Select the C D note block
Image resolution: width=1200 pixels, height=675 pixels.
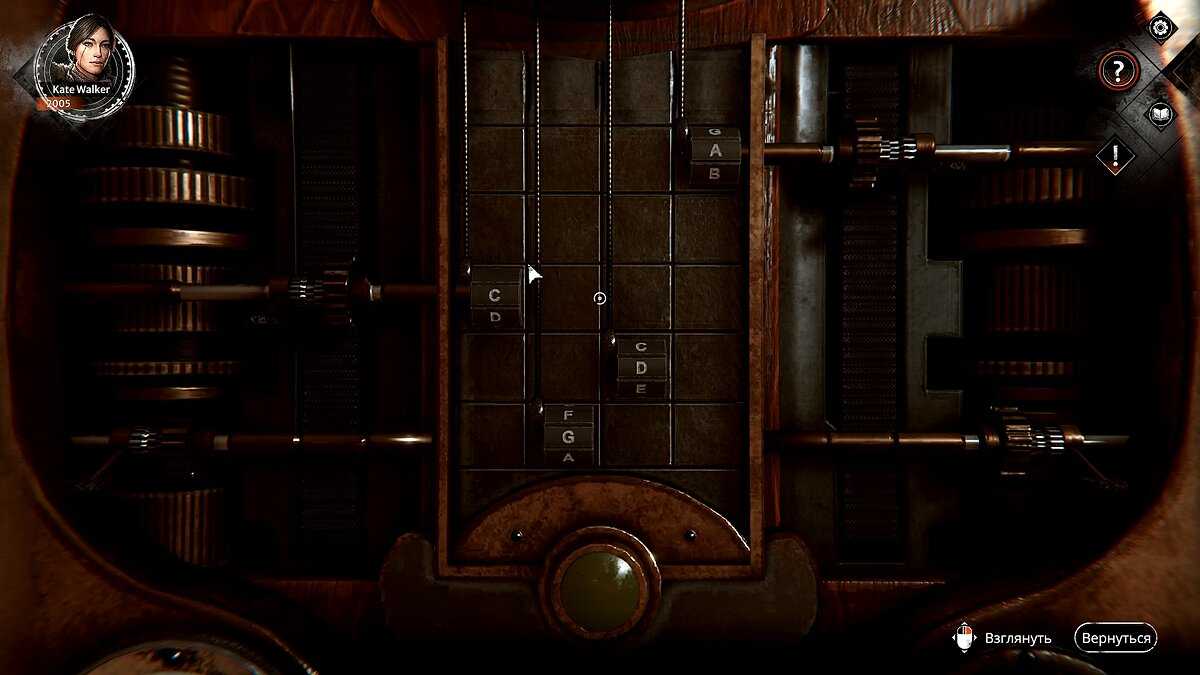495,296
